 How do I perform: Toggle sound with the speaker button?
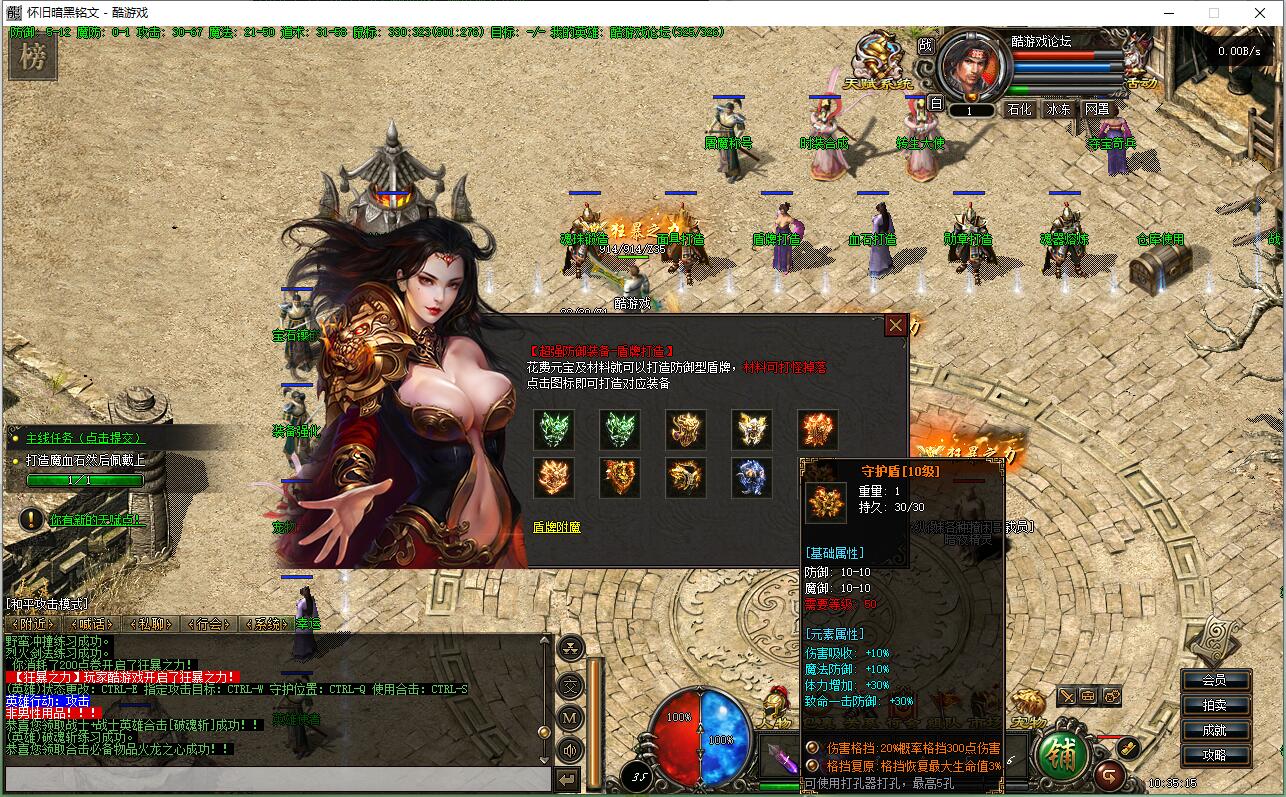click(570, 749)
